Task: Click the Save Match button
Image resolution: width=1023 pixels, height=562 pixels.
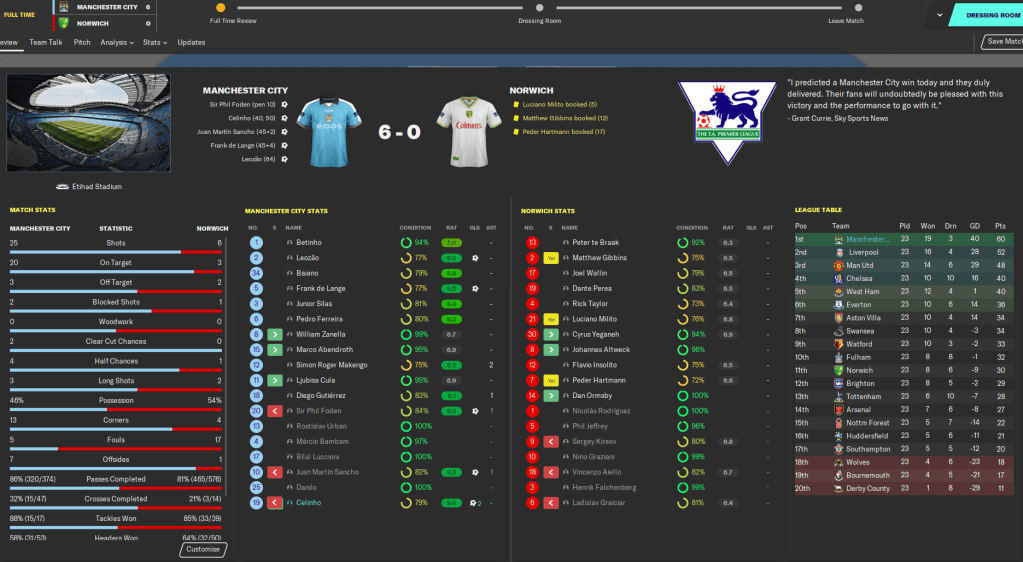Action: click(1002, 41)
